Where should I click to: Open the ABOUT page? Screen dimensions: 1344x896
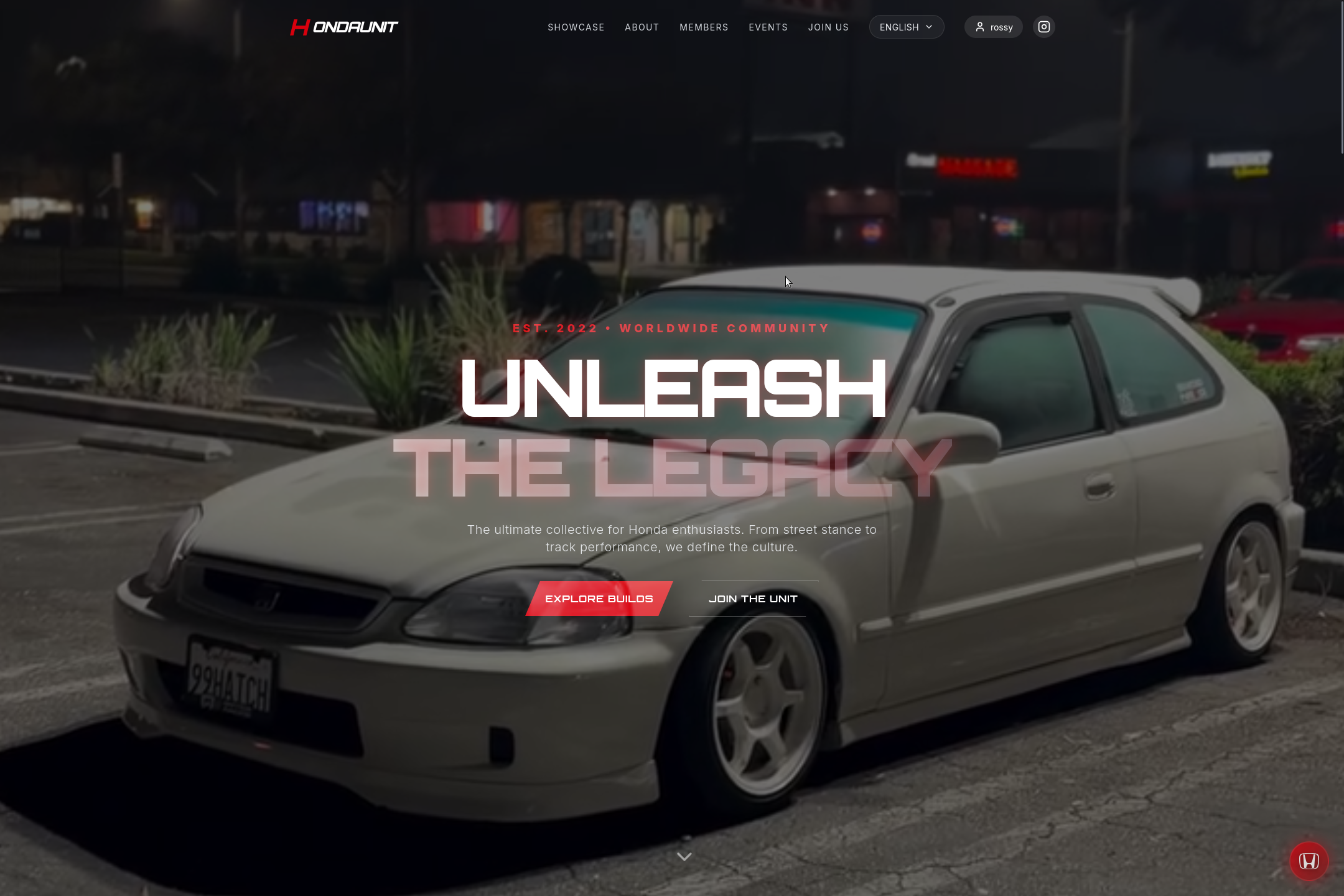coord(642,27)
